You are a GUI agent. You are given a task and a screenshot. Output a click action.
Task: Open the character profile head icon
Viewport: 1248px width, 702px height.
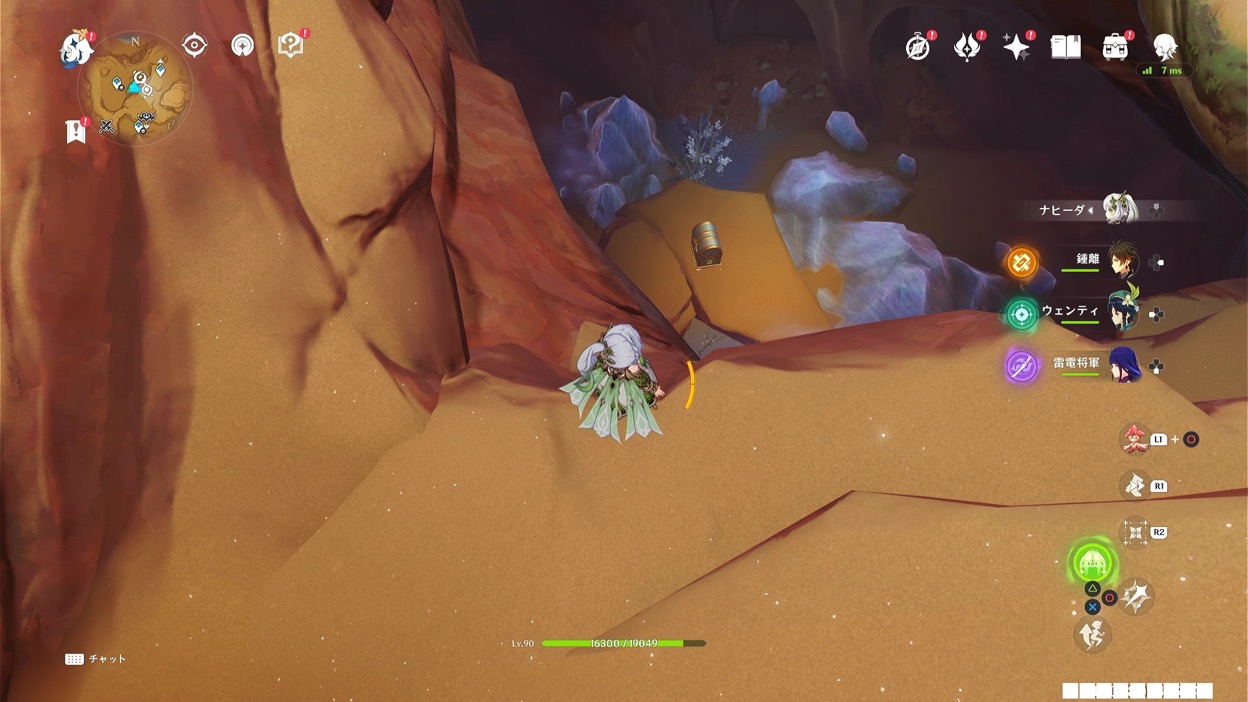(x=1164, y=46)
